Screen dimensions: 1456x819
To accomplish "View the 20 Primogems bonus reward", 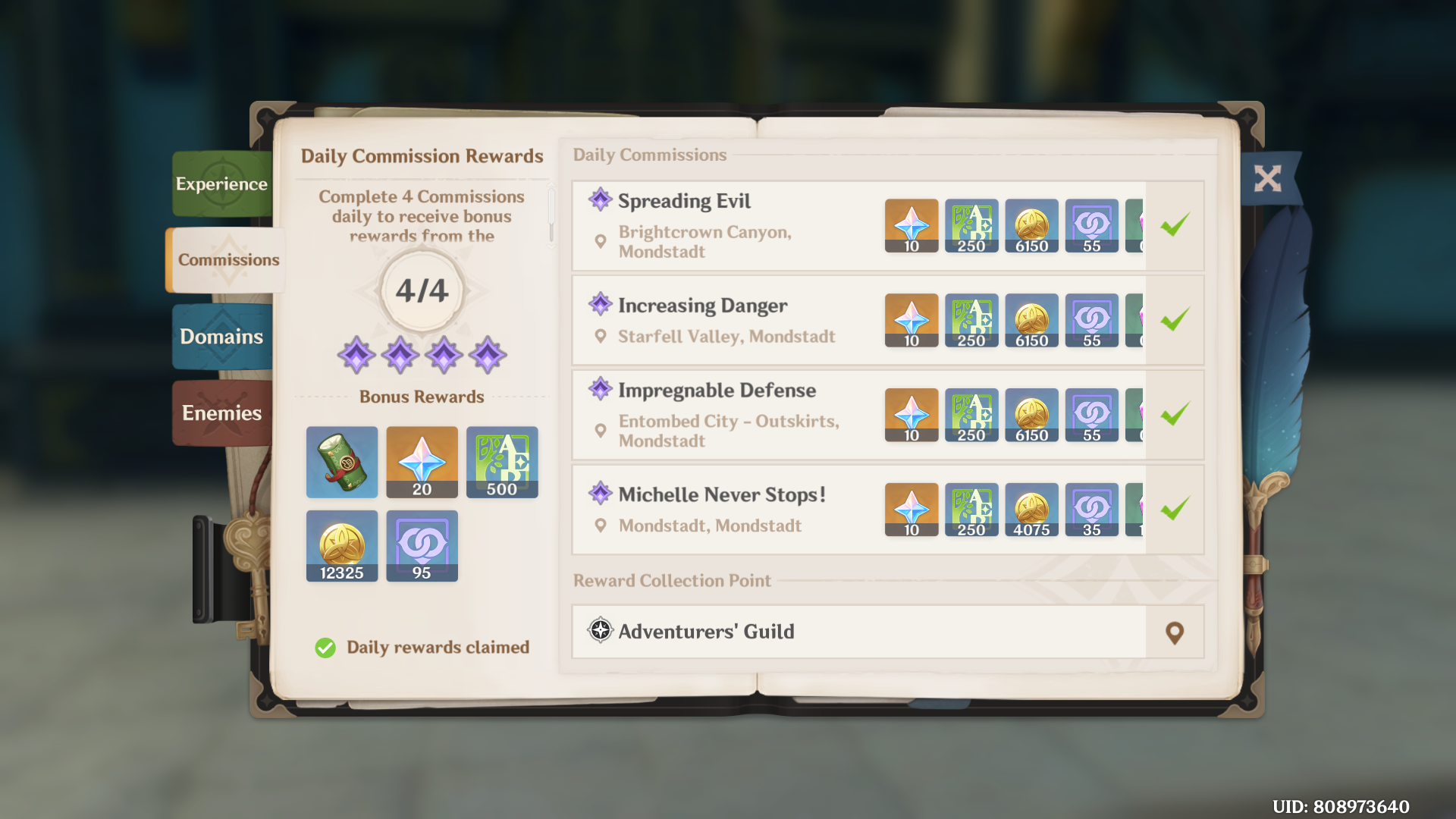I will 422,463.
